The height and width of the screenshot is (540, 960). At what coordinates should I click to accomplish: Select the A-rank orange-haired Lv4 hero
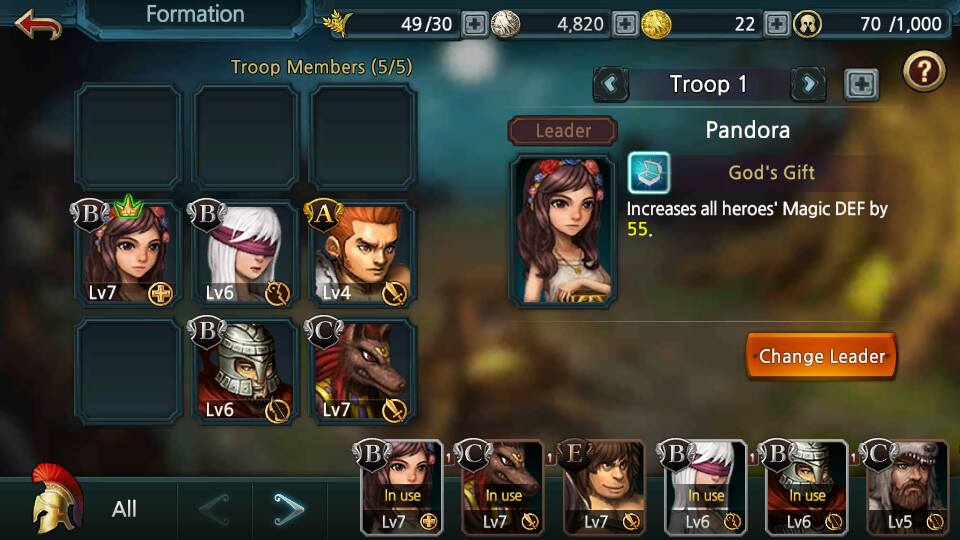click(x=362, y=254)
